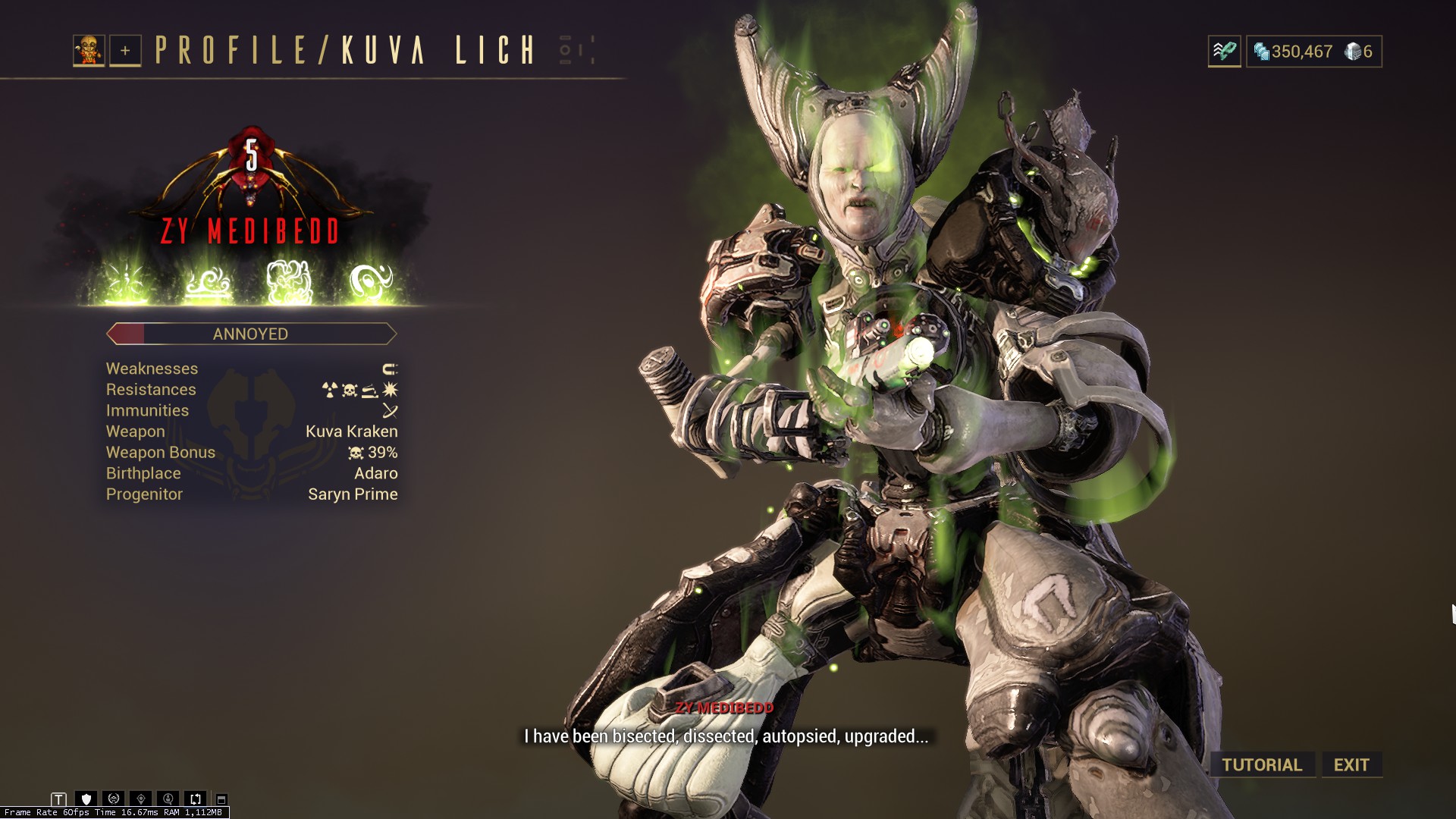This screenshot has width=1456, height=819.
Task: Open the player search icon in bottom toolbar
Action: point(168,799)
